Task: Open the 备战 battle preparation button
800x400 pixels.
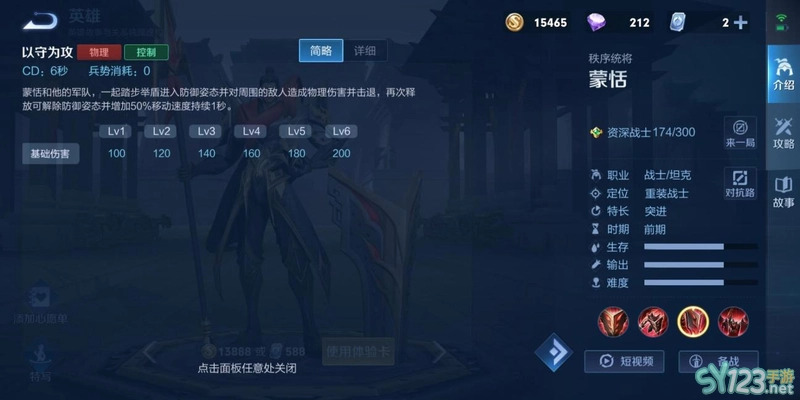Action: pos(718,361)
